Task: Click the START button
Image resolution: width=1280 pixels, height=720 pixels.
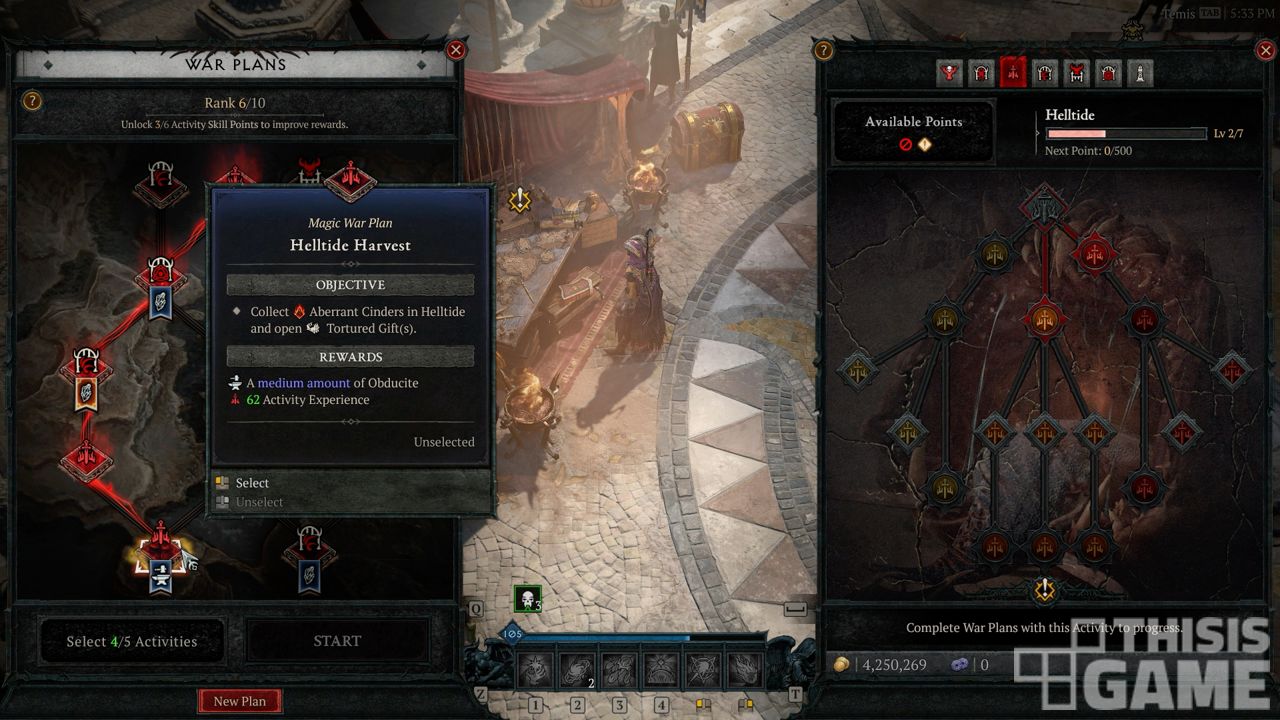Action: coord(337,641)
